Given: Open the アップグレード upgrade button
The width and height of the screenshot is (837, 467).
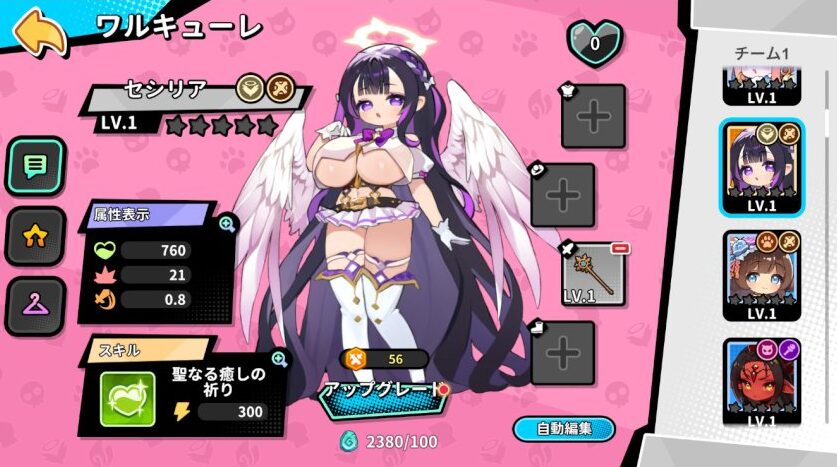Looking at the screenshot, I should (x=379, y=391).
